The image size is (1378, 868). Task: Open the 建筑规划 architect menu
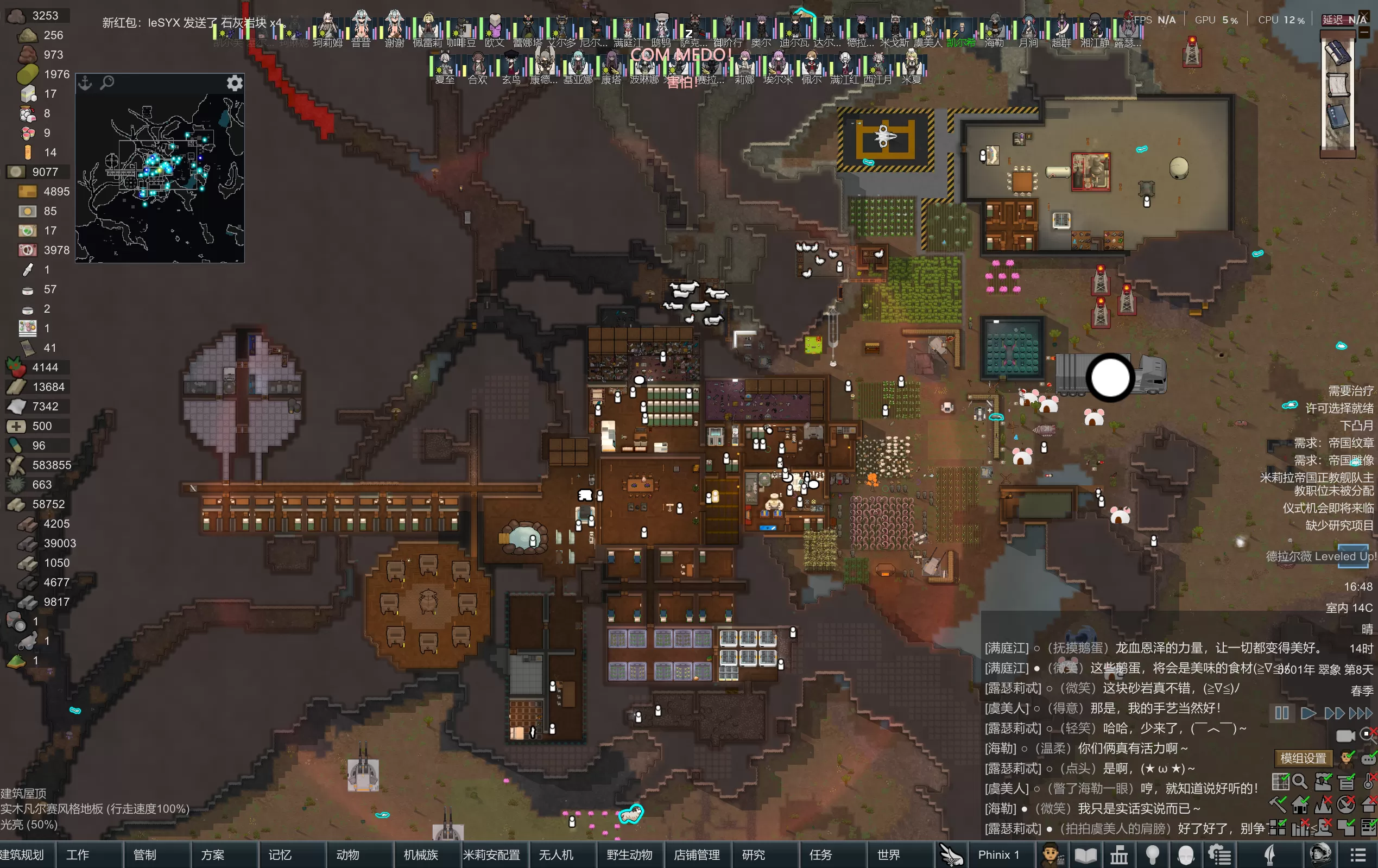tap(23, 855)
